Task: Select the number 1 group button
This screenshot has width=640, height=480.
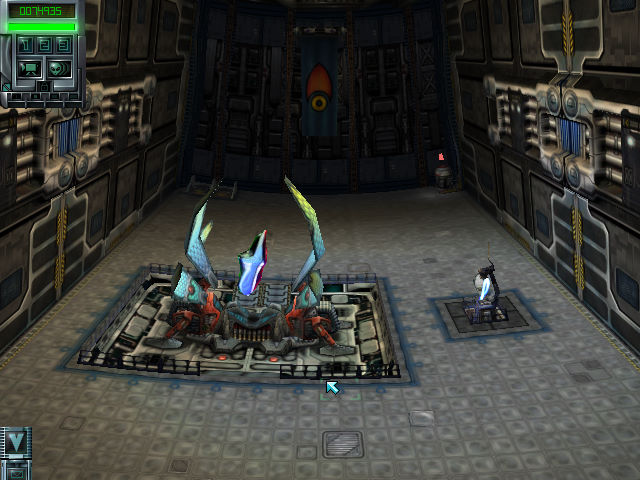Action: tap(27, 46)
